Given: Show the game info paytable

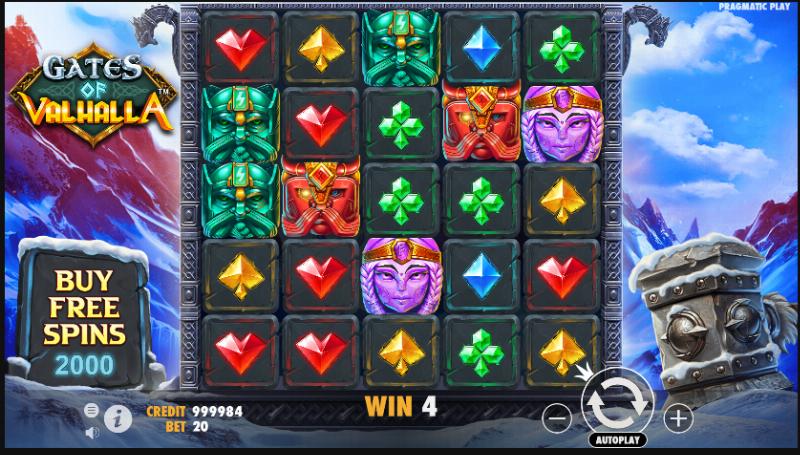Looking at the screenshot, I should (118, 418).
